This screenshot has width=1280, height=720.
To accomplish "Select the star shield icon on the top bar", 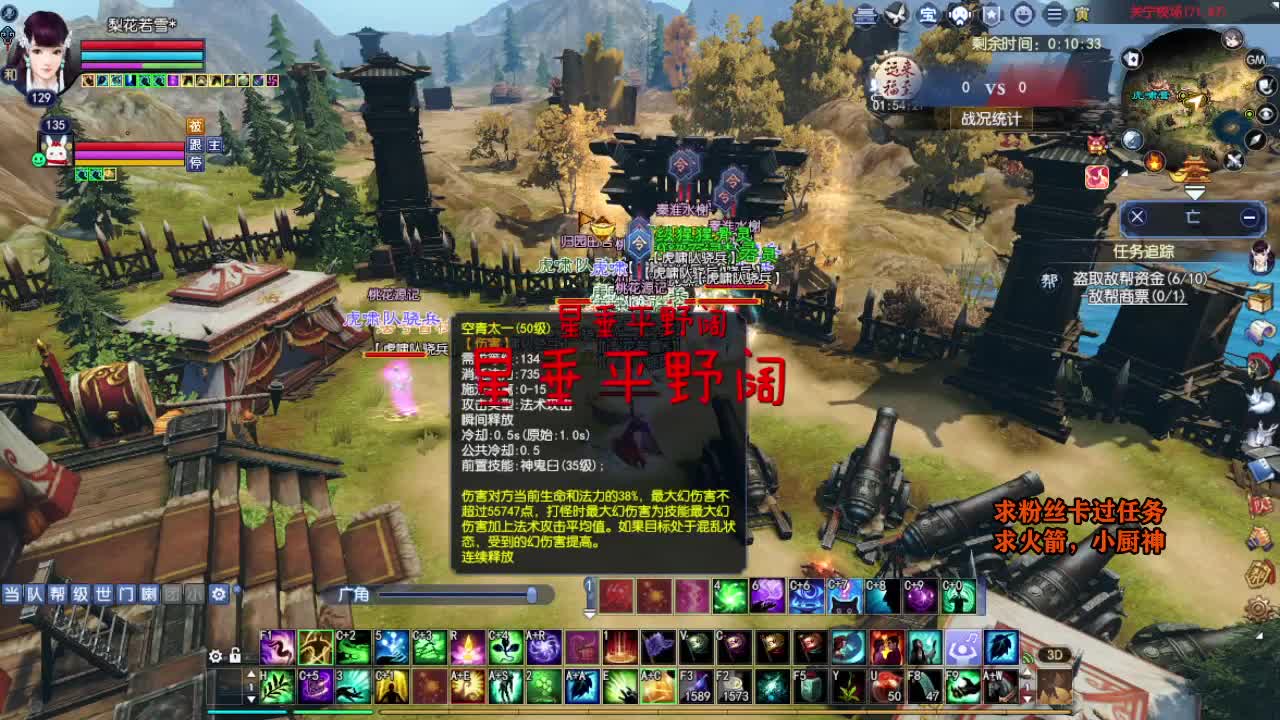I will click(991, 14).
